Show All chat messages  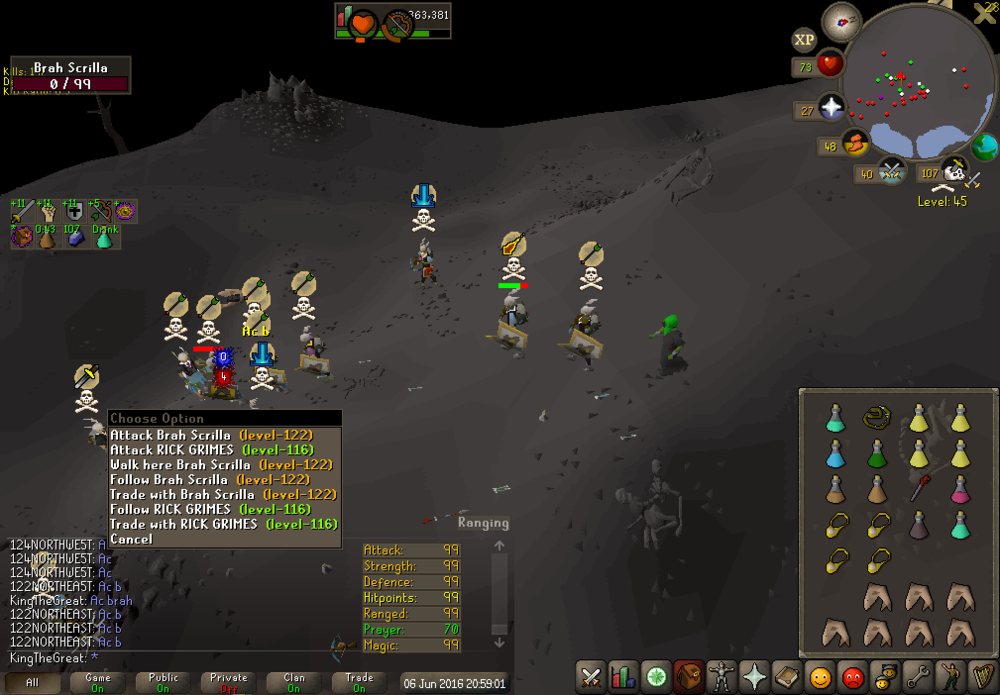[x=32, y=683]
